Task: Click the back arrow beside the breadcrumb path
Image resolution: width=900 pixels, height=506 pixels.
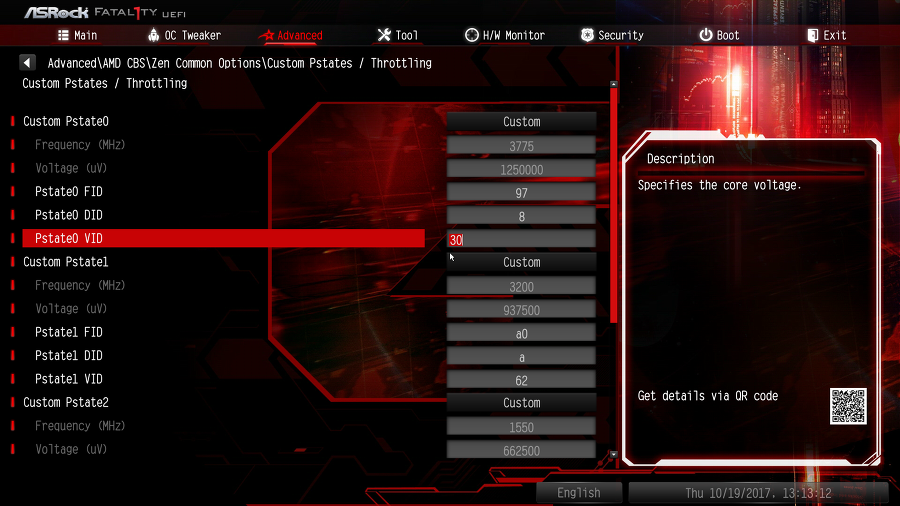Action: [29, 63]
